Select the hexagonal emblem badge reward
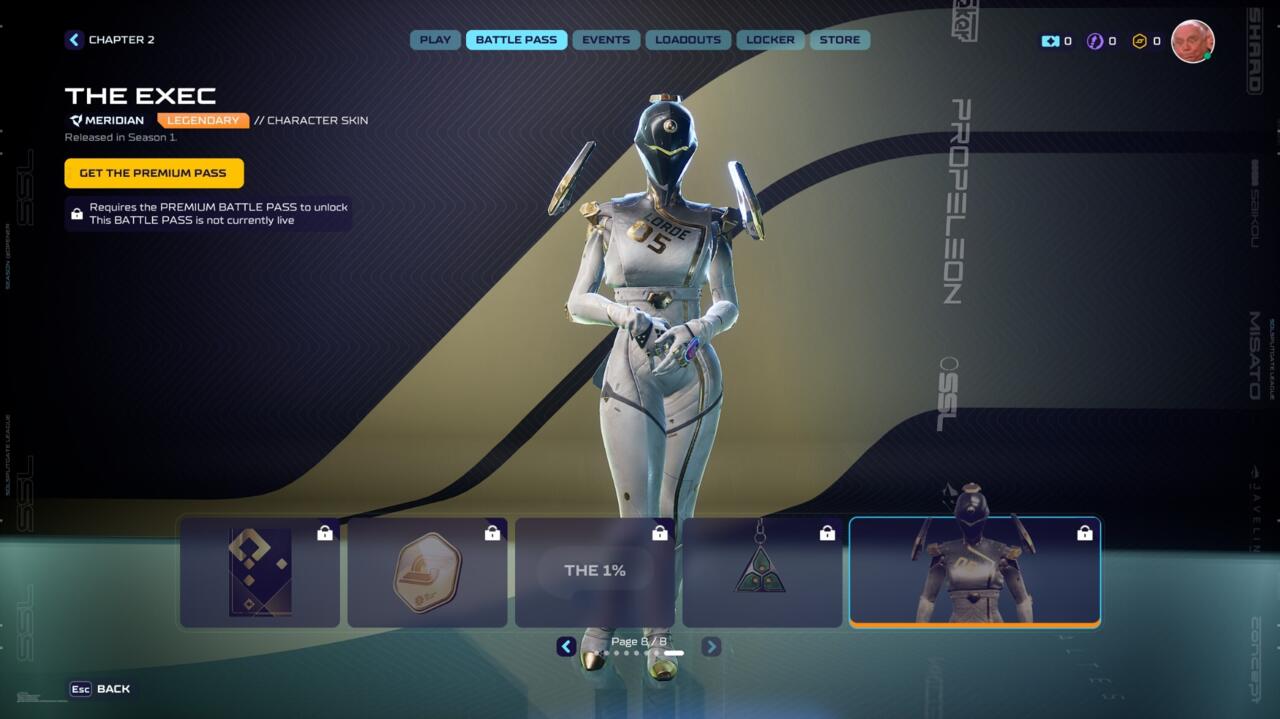Image resolution: width=1280 pixels, height=719 pixels. [x=427, y=572]
